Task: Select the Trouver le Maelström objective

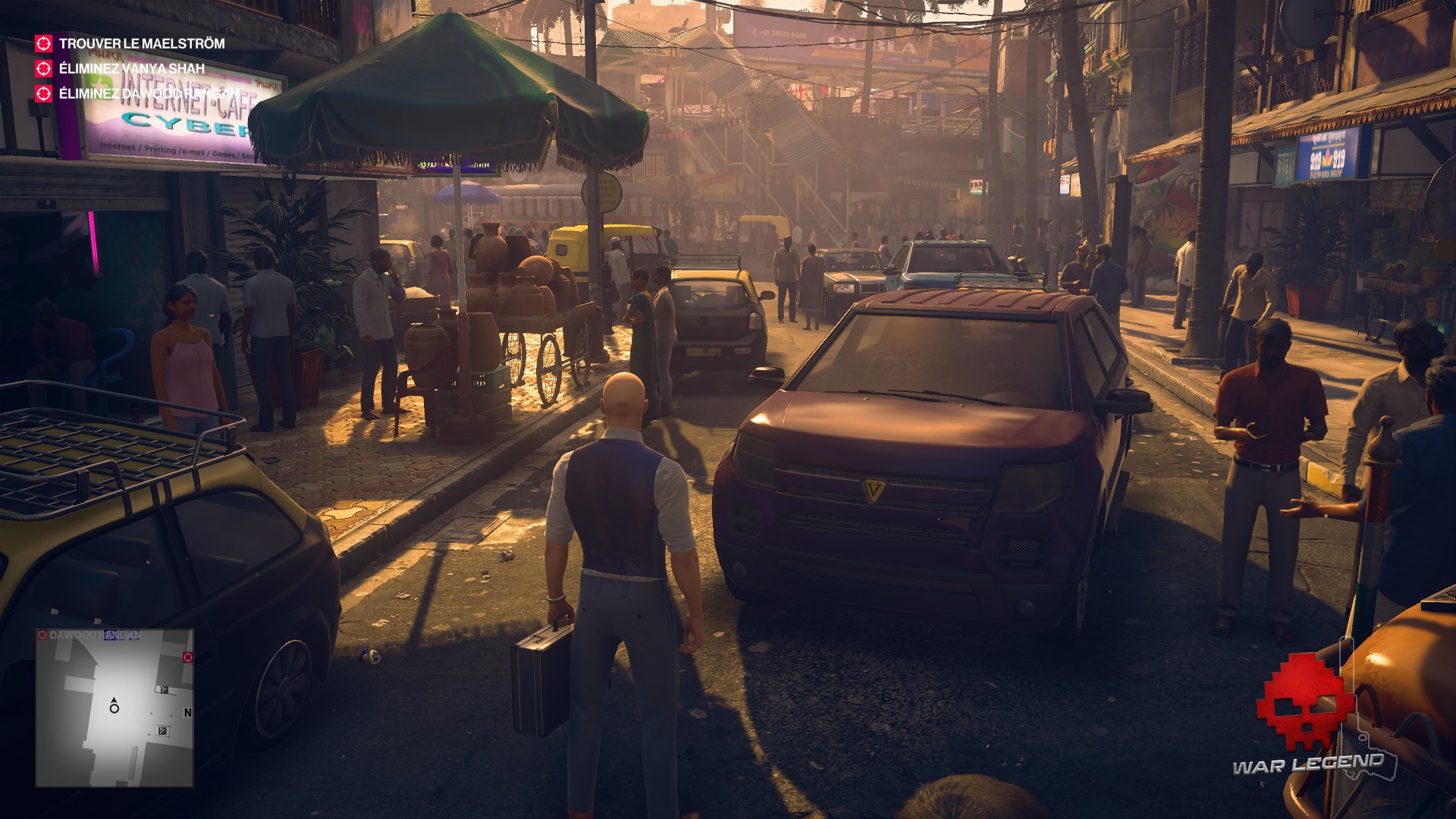Action: coord(141,44)
